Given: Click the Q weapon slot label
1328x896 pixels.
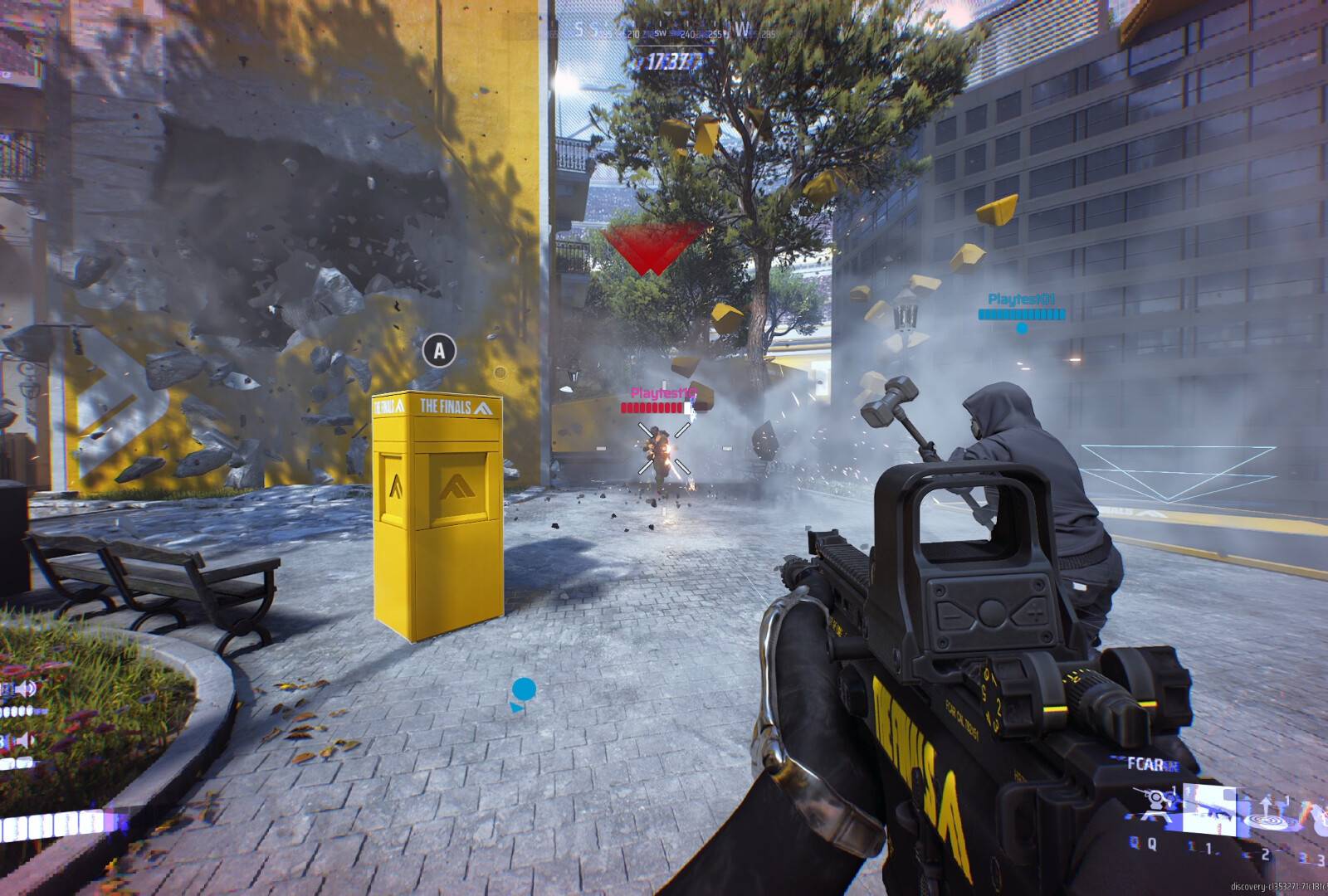Looking at the screenshot, I should 1151,845.
